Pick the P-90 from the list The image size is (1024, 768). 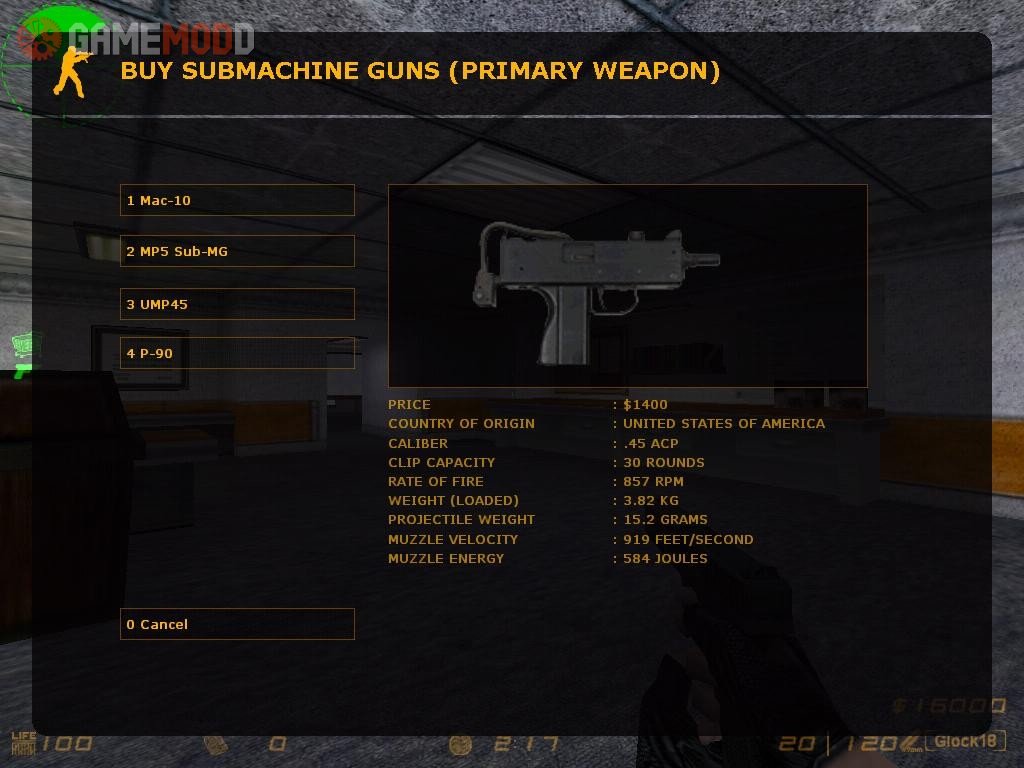pyautogui.click(x=237, y=353)
